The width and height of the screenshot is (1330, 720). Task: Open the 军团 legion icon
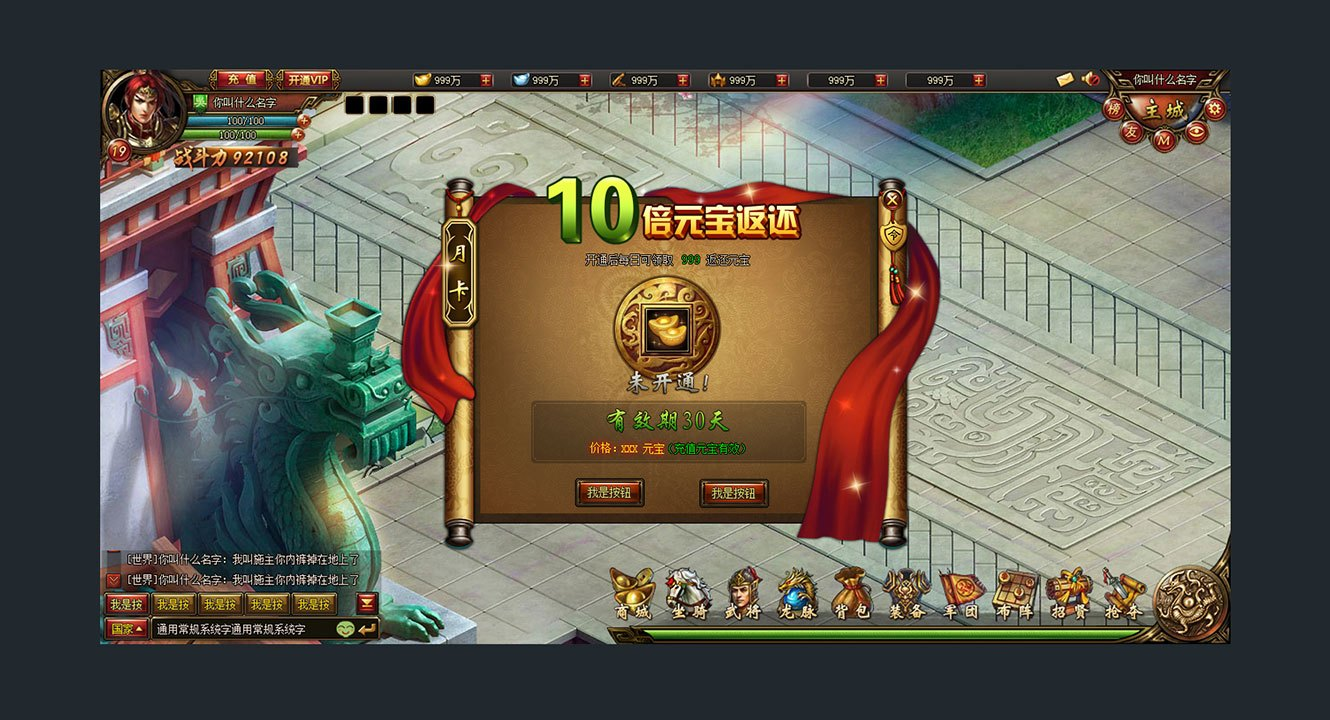point(961,587)
